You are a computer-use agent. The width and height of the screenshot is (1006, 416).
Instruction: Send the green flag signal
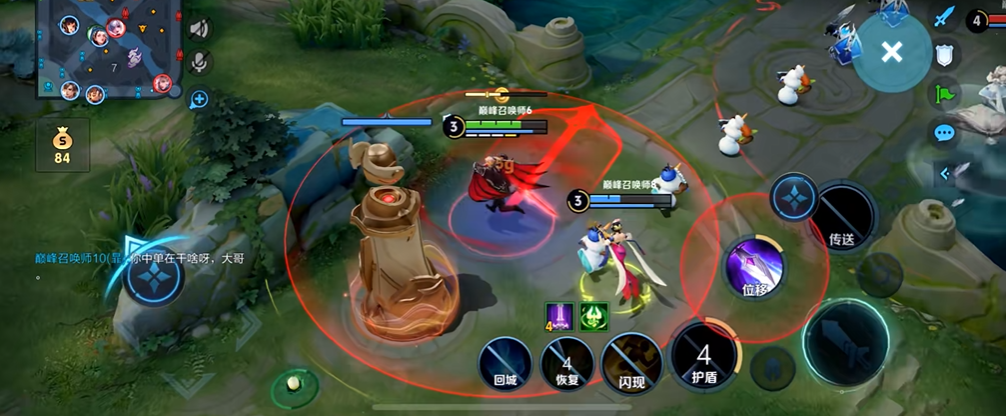click(944, 94)
